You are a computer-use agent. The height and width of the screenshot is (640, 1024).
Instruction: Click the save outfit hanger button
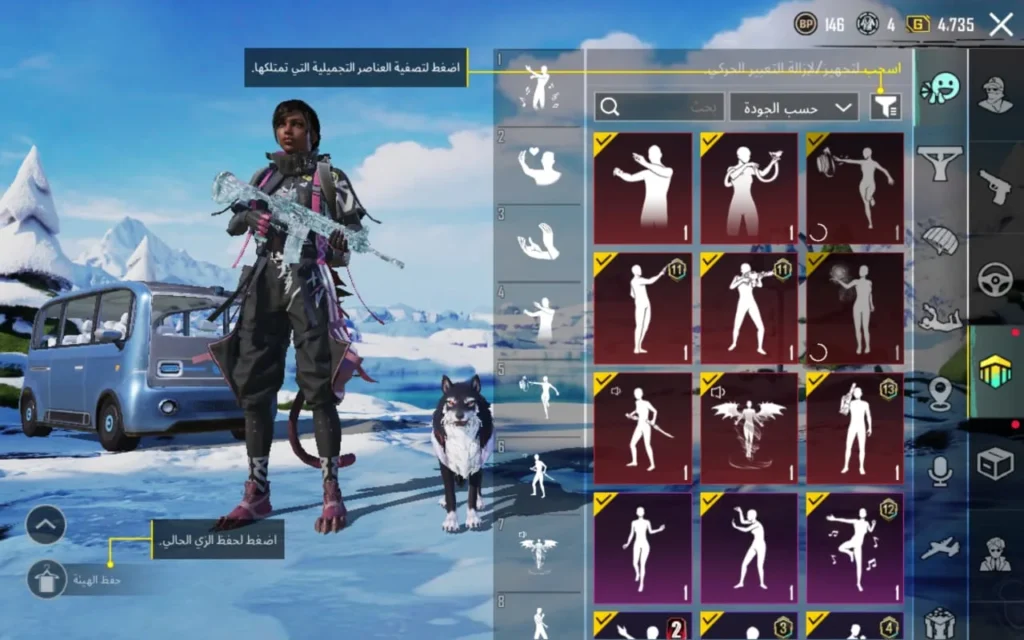click(x=46, y=578)
